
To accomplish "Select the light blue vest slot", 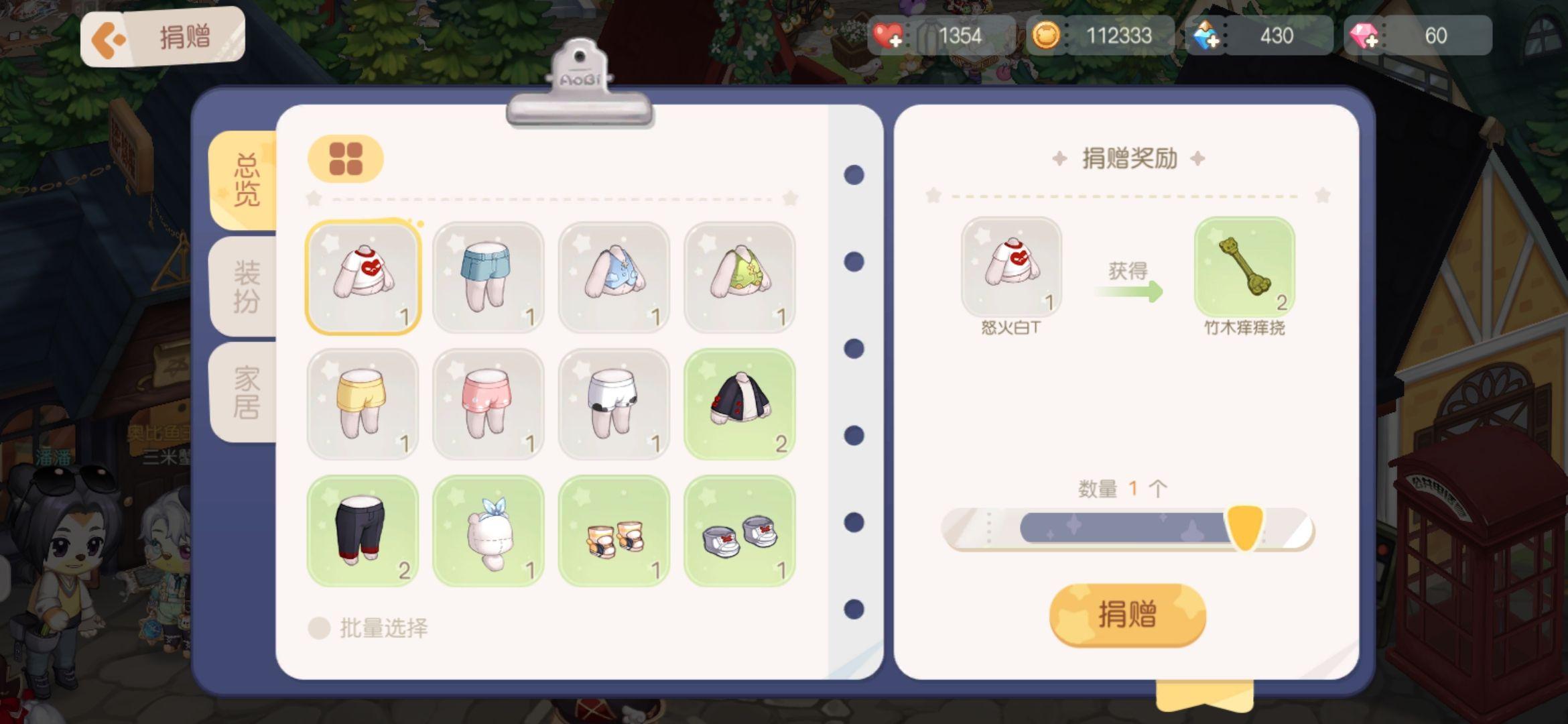I will pos(614,277).
